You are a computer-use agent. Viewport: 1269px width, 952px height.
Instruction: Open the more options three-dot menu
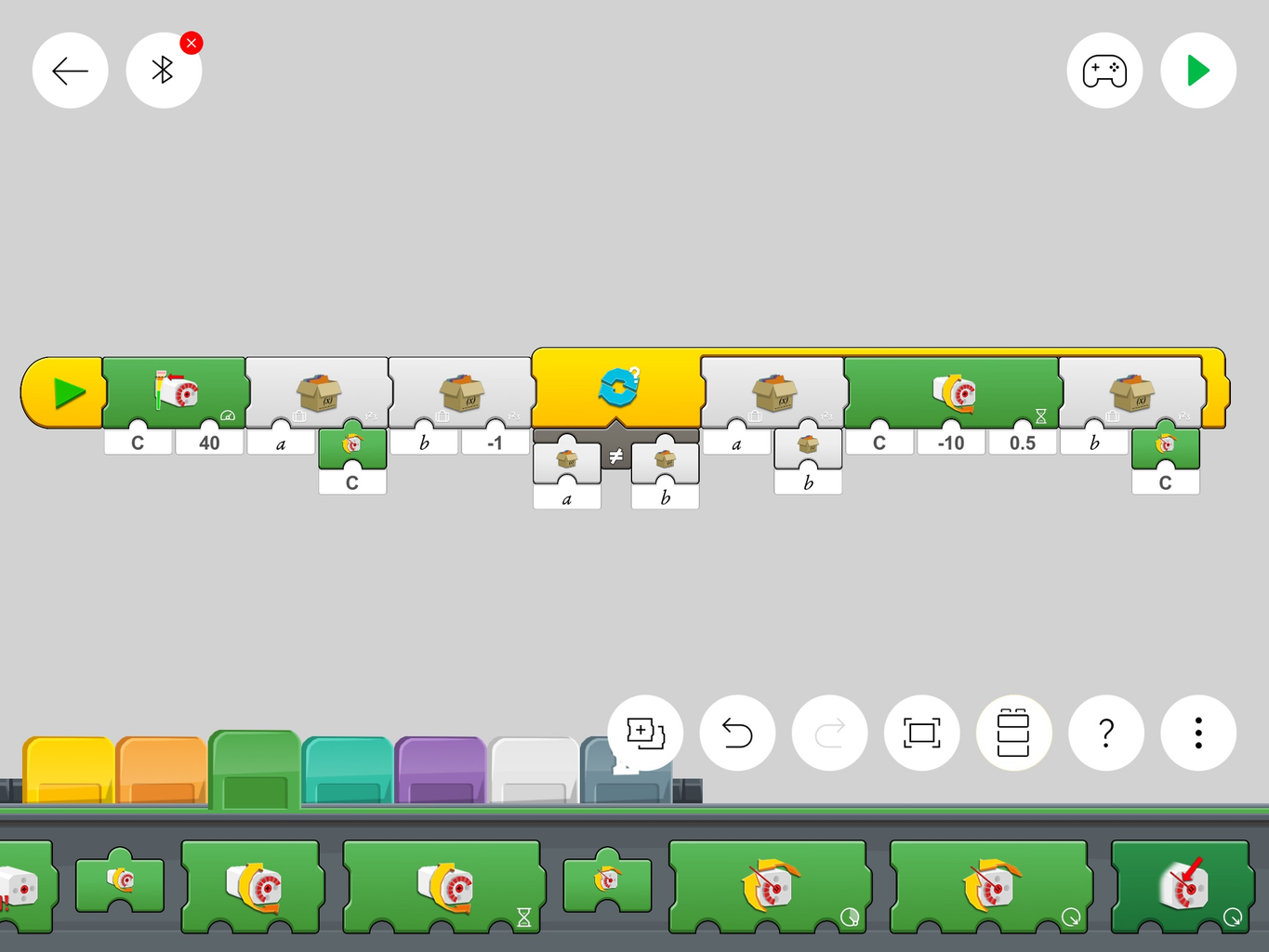point(1197,734)
